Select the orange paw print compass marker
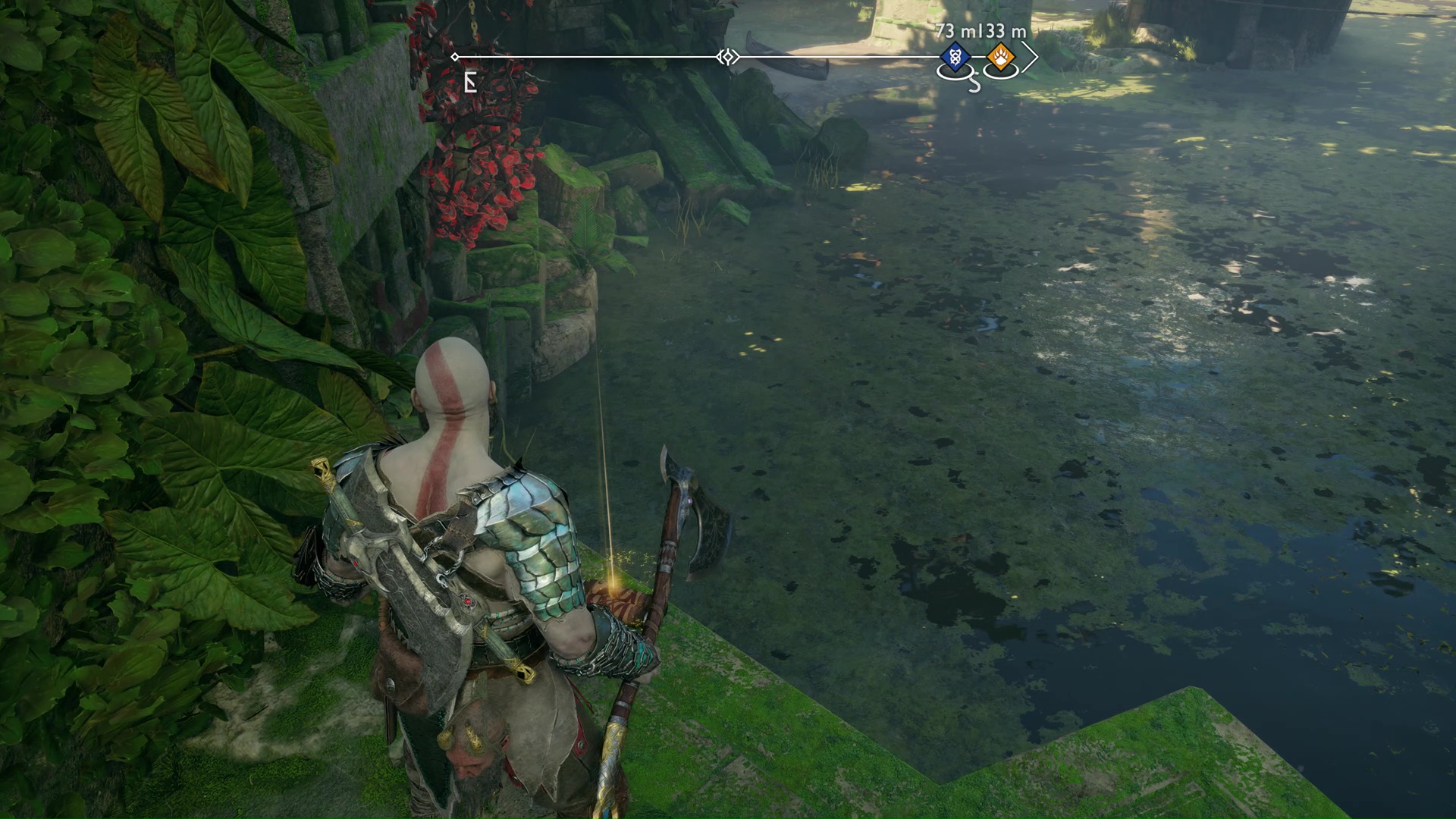Image resolution: width=1456 pixels, height=819 pixels. point(1000,57)
